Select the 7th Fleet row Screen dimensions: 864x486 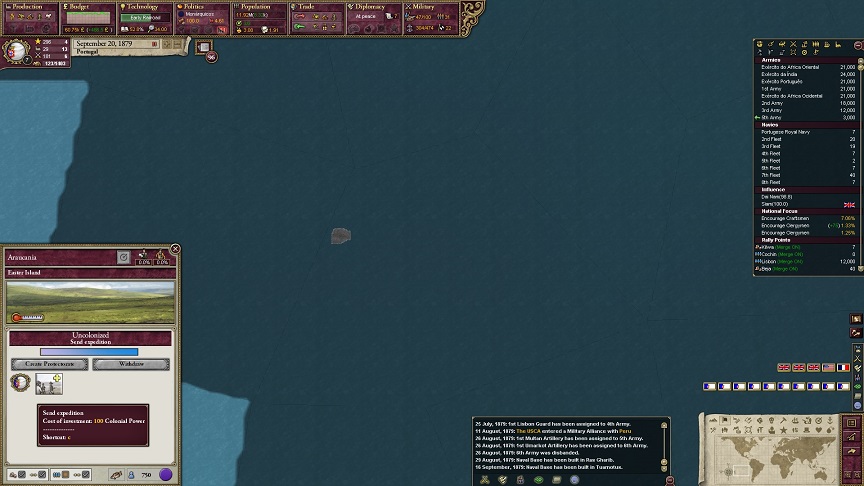772,174
